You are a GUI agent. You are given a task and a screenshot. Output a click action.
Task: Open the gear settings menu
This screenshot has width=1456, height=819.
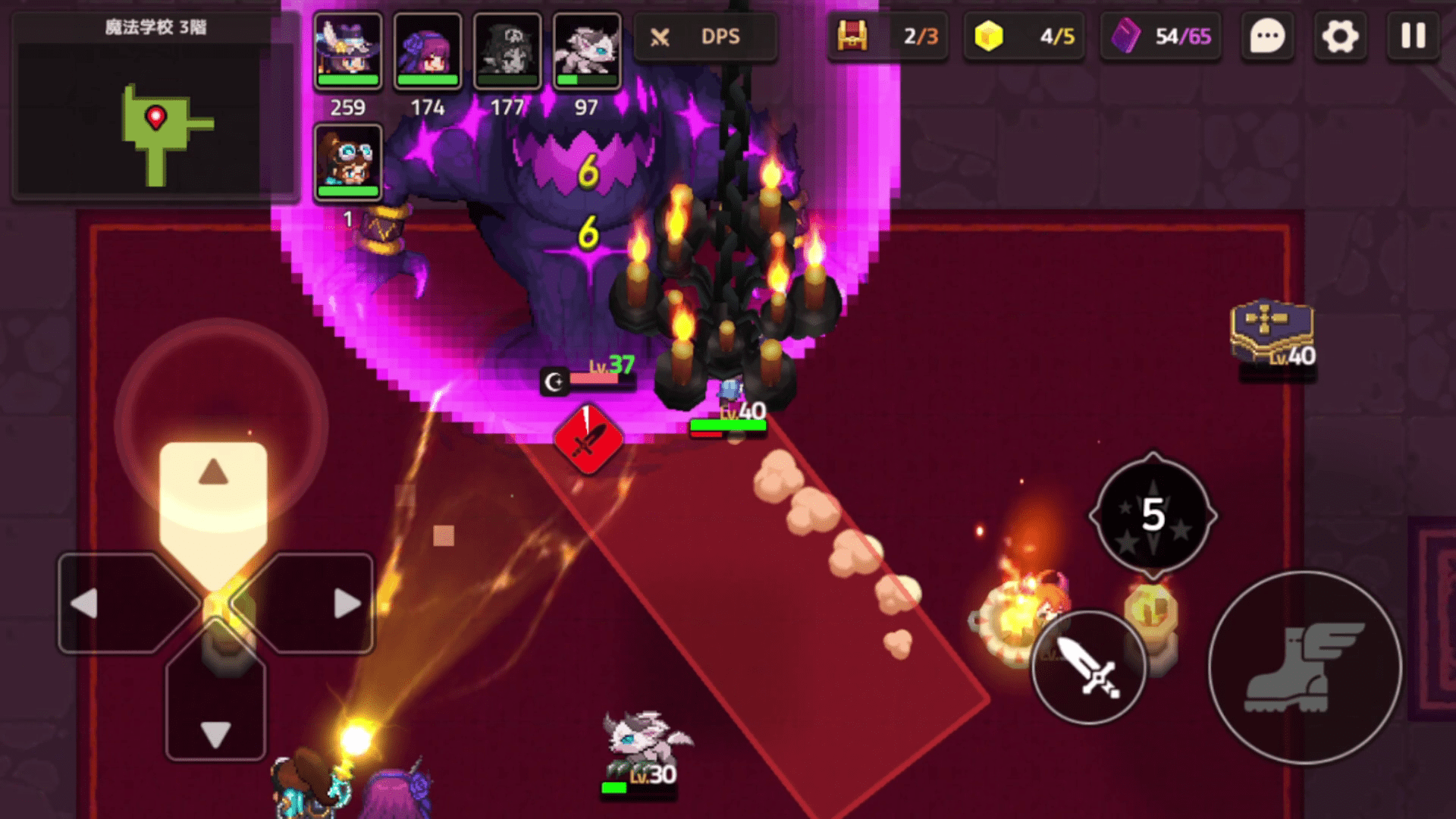1340,36
